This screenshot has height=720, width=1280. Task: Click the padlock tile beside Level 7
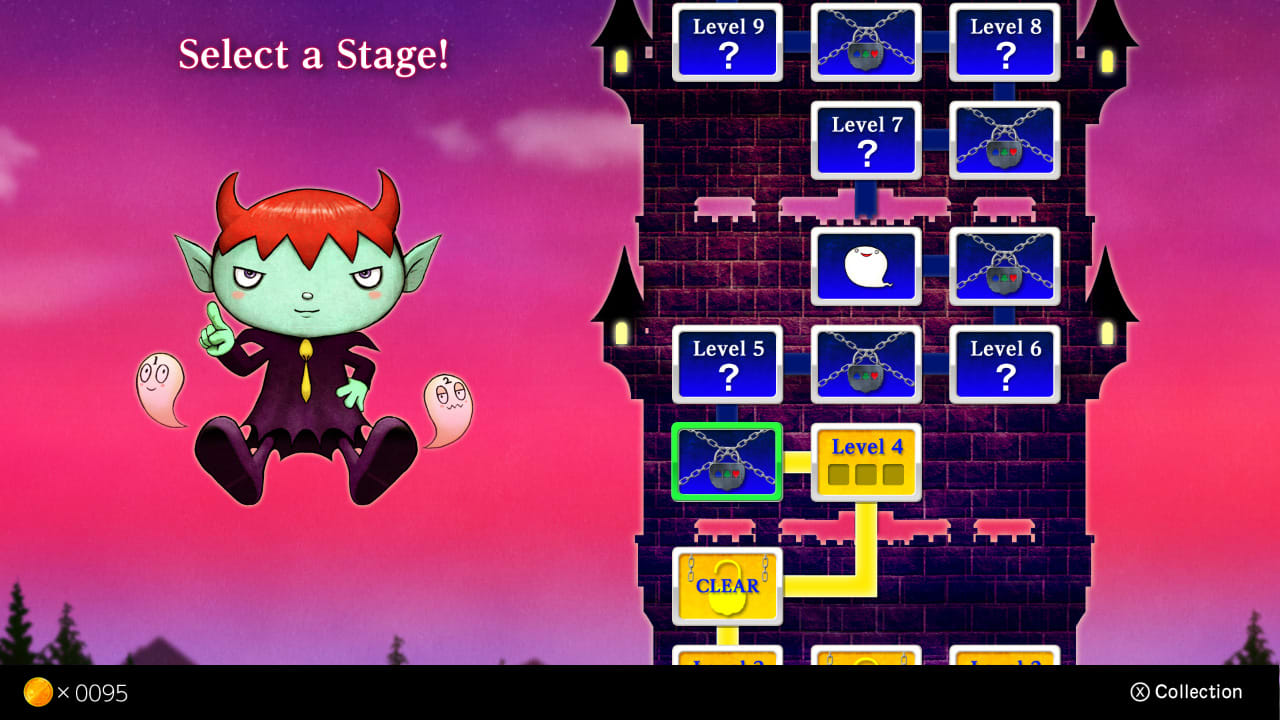[x=1004, y=140]
